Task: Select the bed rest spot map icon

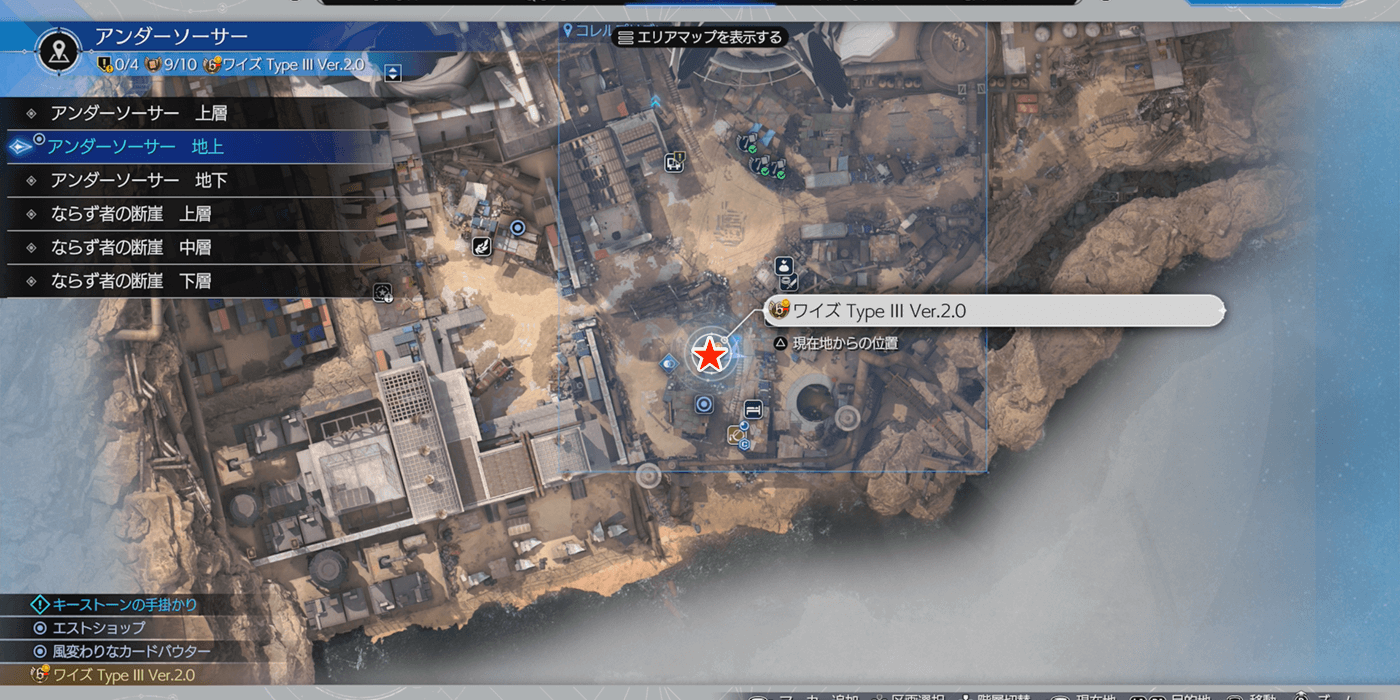Action: coord(753,408)
